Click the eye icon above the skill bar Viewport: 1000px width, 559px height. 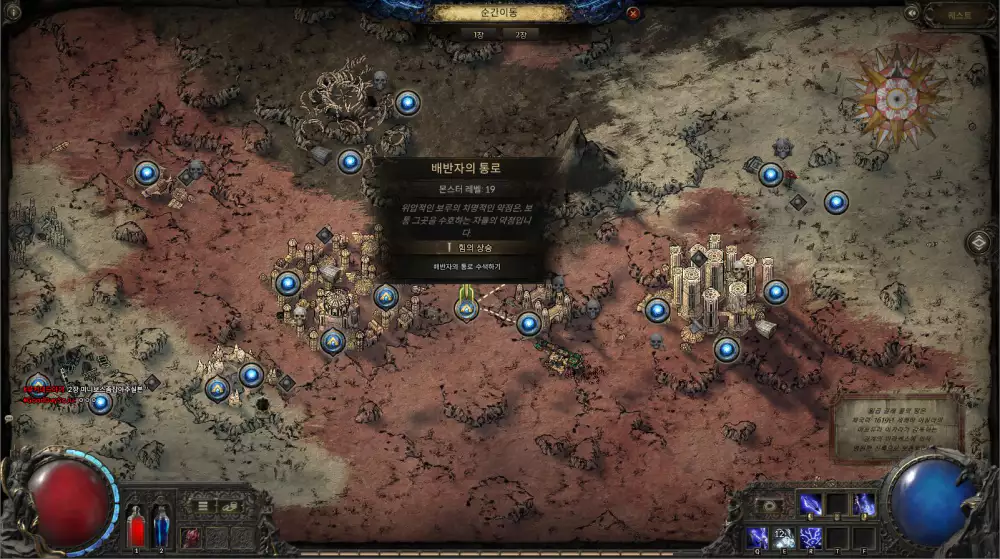click(x=770, y=506)
